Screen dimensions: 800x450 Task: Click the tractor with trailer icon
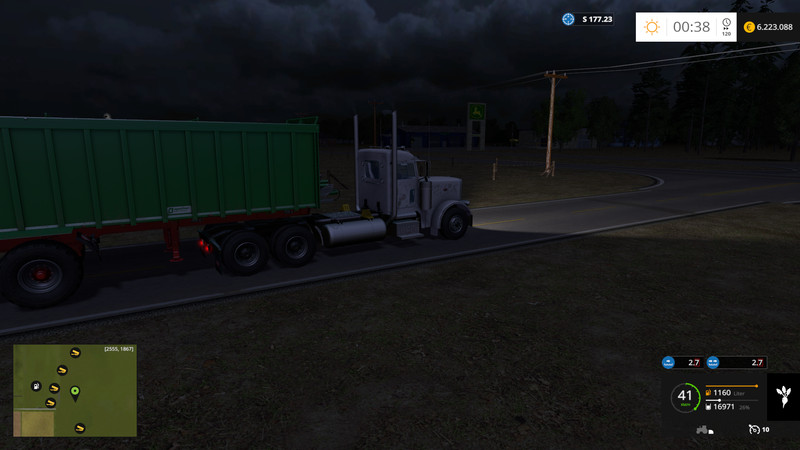(x=703, y=430)
